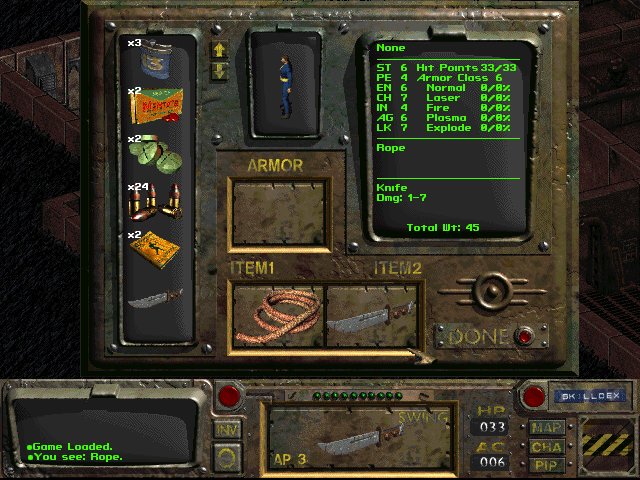Image resolution: width=640 pixels, height=480 pixels.
Task: Click the INV button on the HUD bar
Action: [x=227, y=428]
